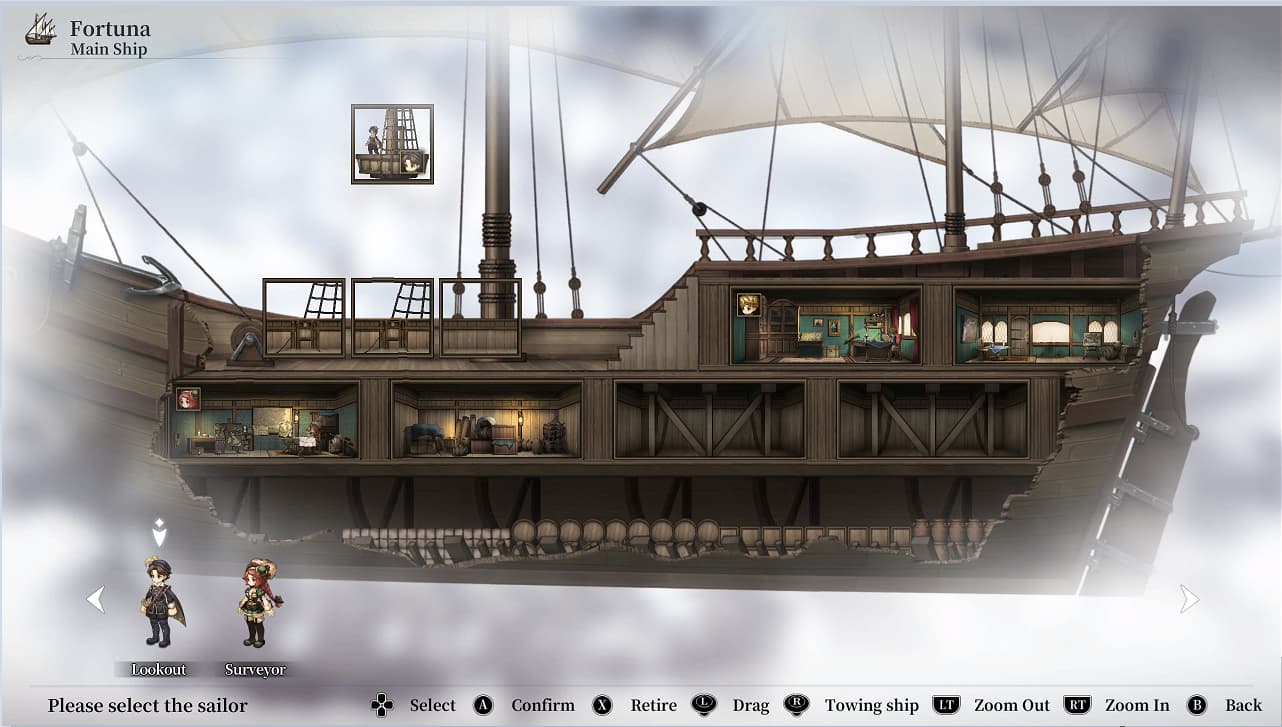Click the right arrow to browse sailors

click(x=1189, y=598)
